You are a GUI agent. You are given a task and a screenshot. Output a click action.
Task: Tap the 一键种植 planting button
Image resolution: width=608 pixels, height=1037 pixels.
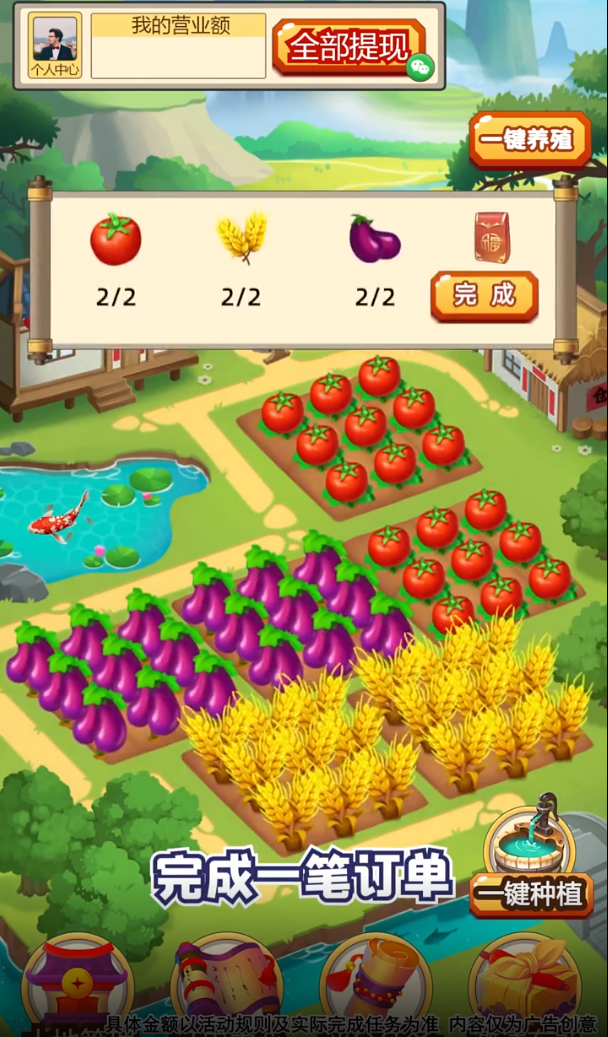pos(530,894)
